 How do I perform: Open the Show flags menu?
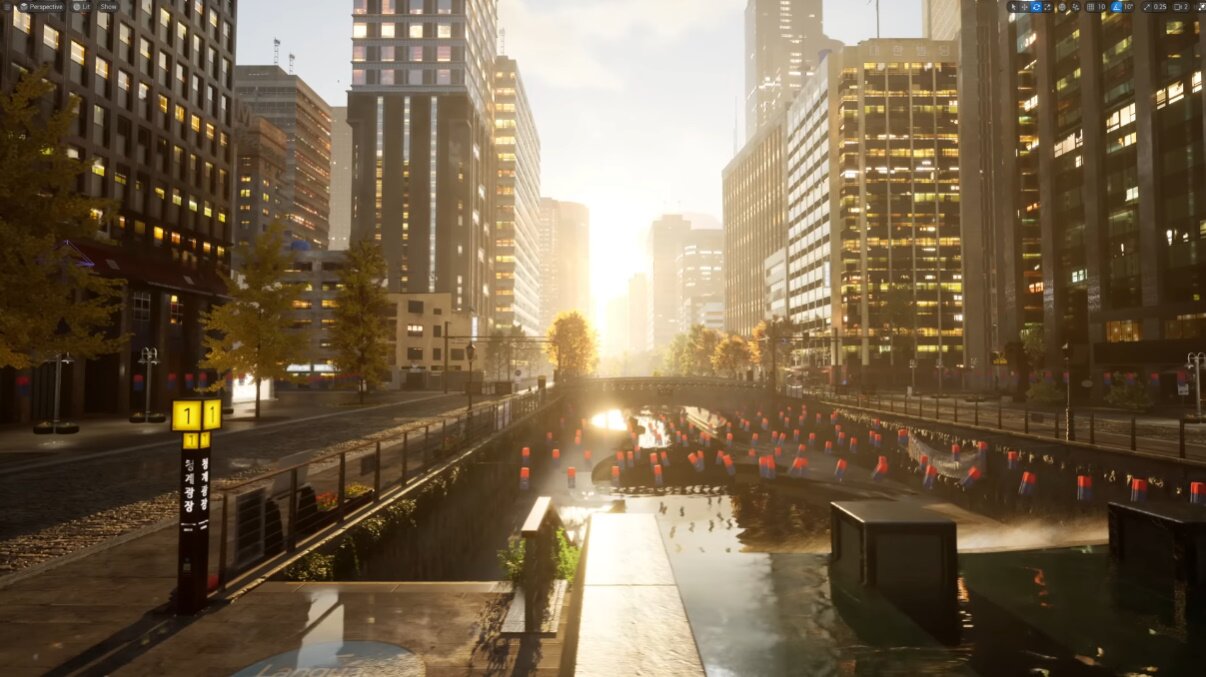point(107,6)
